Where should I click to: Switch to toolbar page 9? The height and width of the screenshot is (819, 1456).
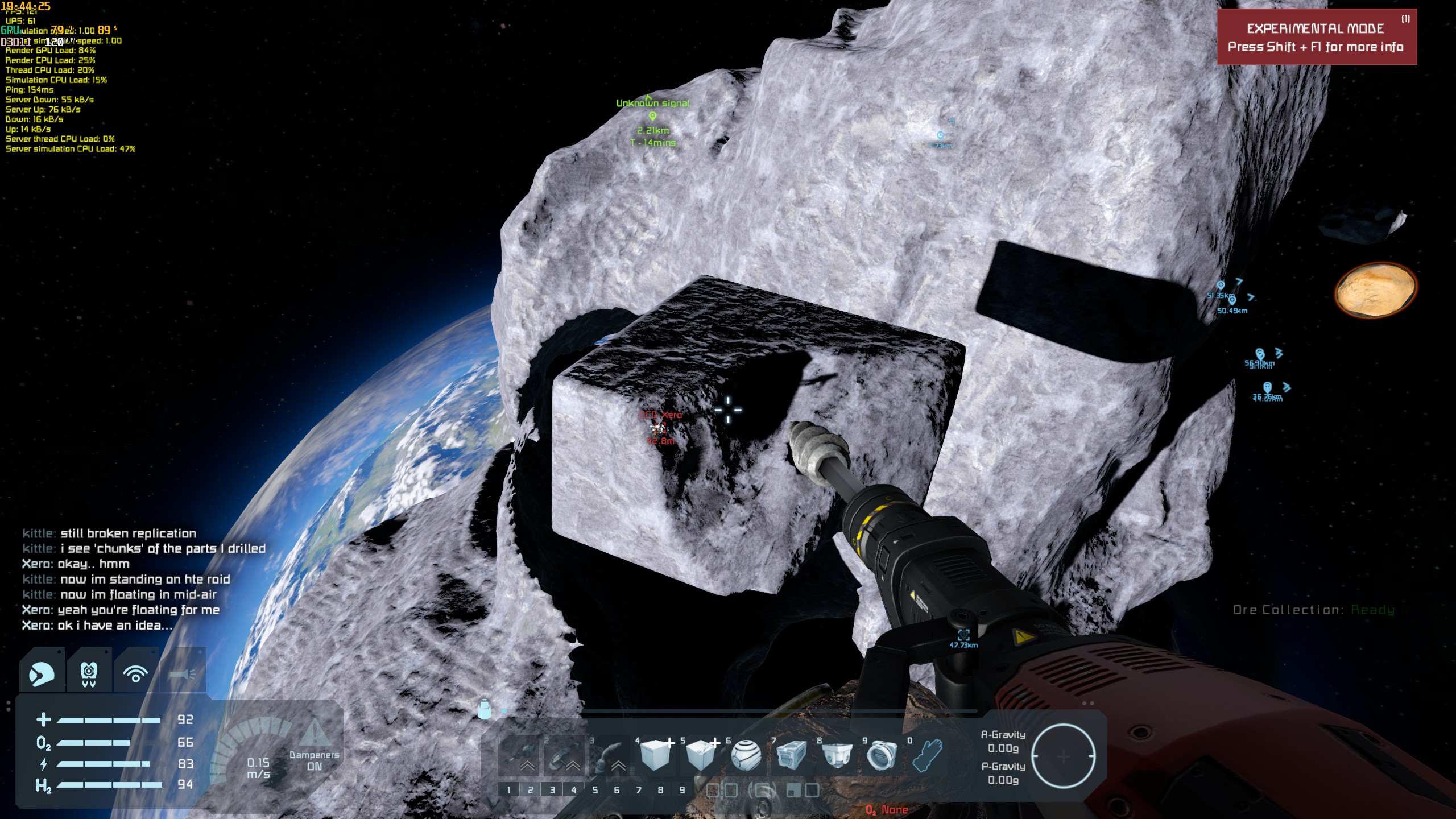(x=682, y=790)
